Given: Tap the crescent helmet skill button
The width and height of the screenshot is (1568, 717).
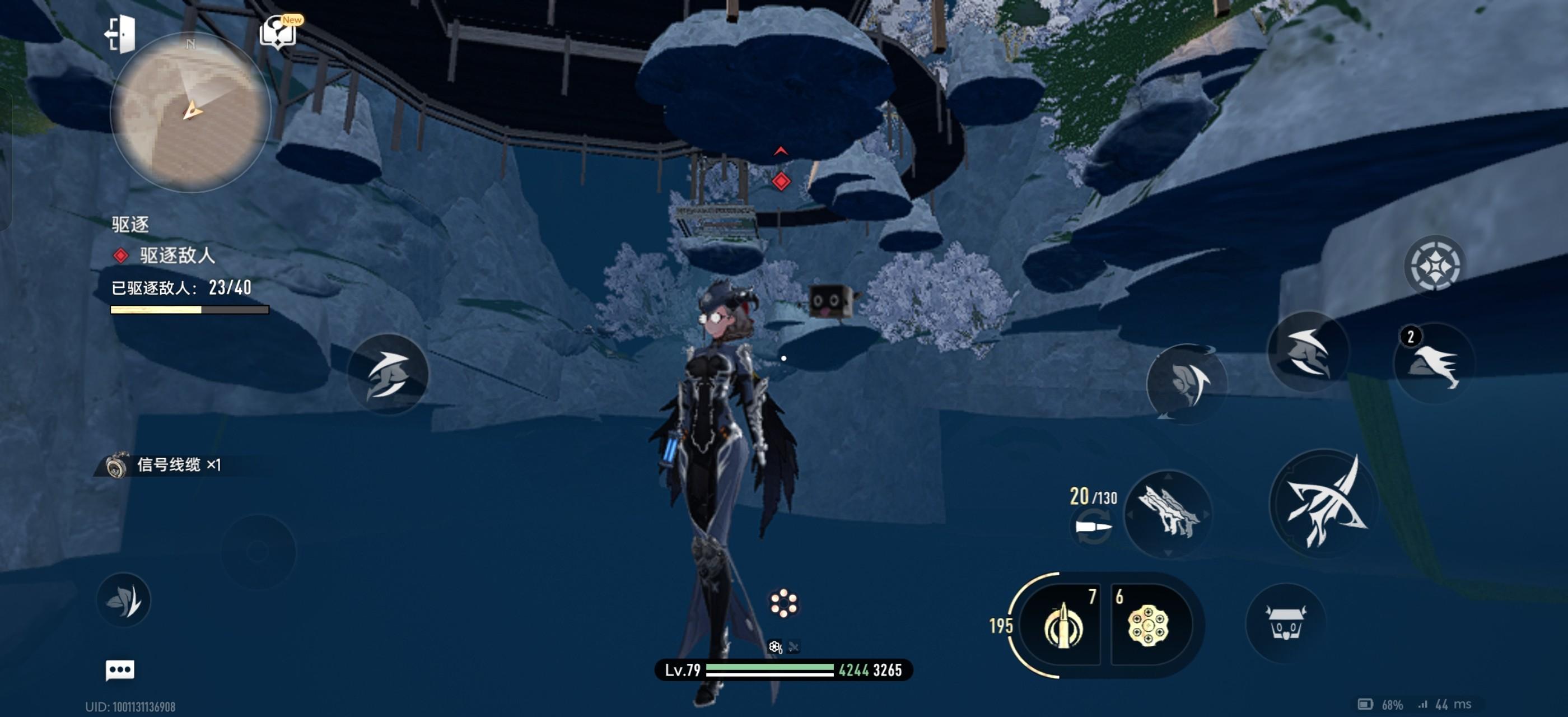Looking at the screenshot, I should (1186, 384).
